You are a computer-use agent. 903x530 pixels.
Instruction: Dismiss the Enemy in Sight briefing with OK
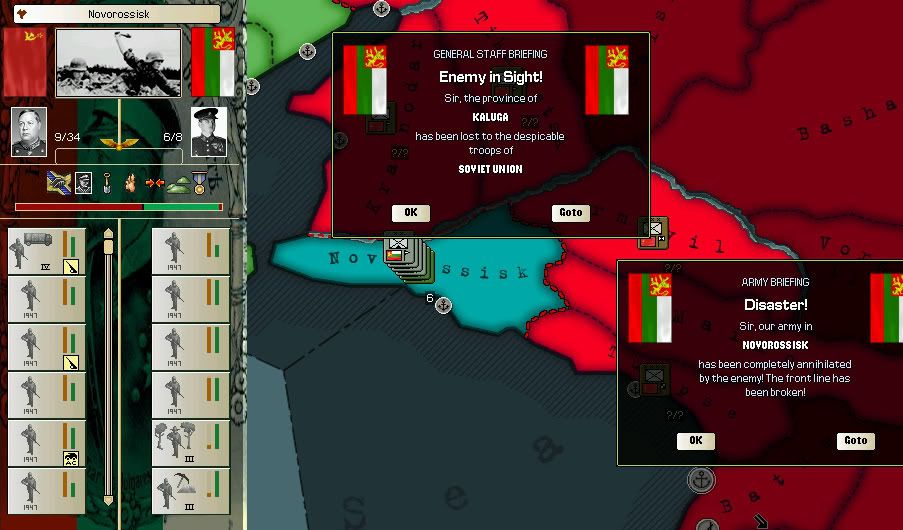(410, 213)
